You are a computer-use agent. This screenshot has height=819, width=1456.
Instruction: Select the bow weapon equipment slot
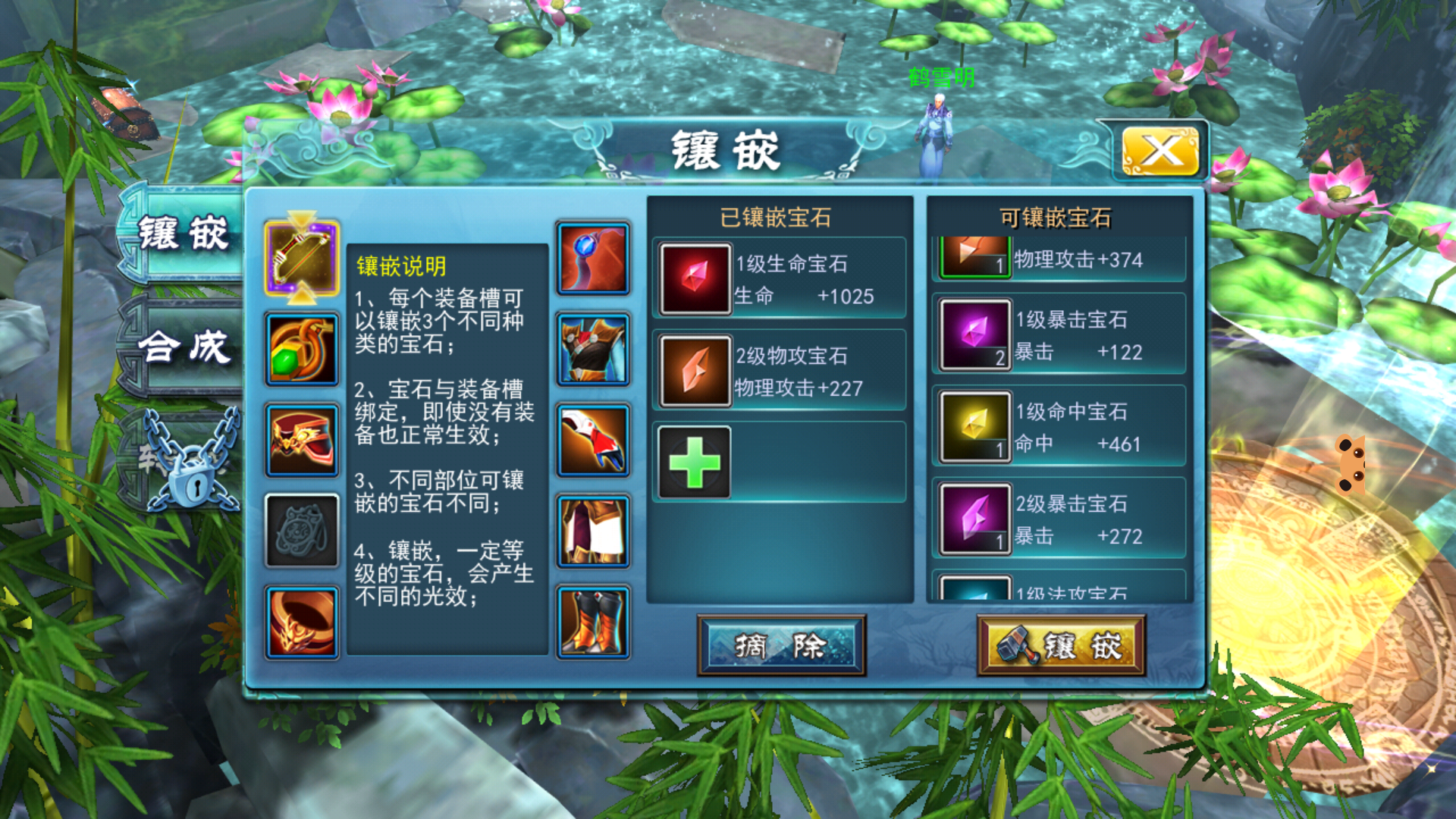(302, 258)
